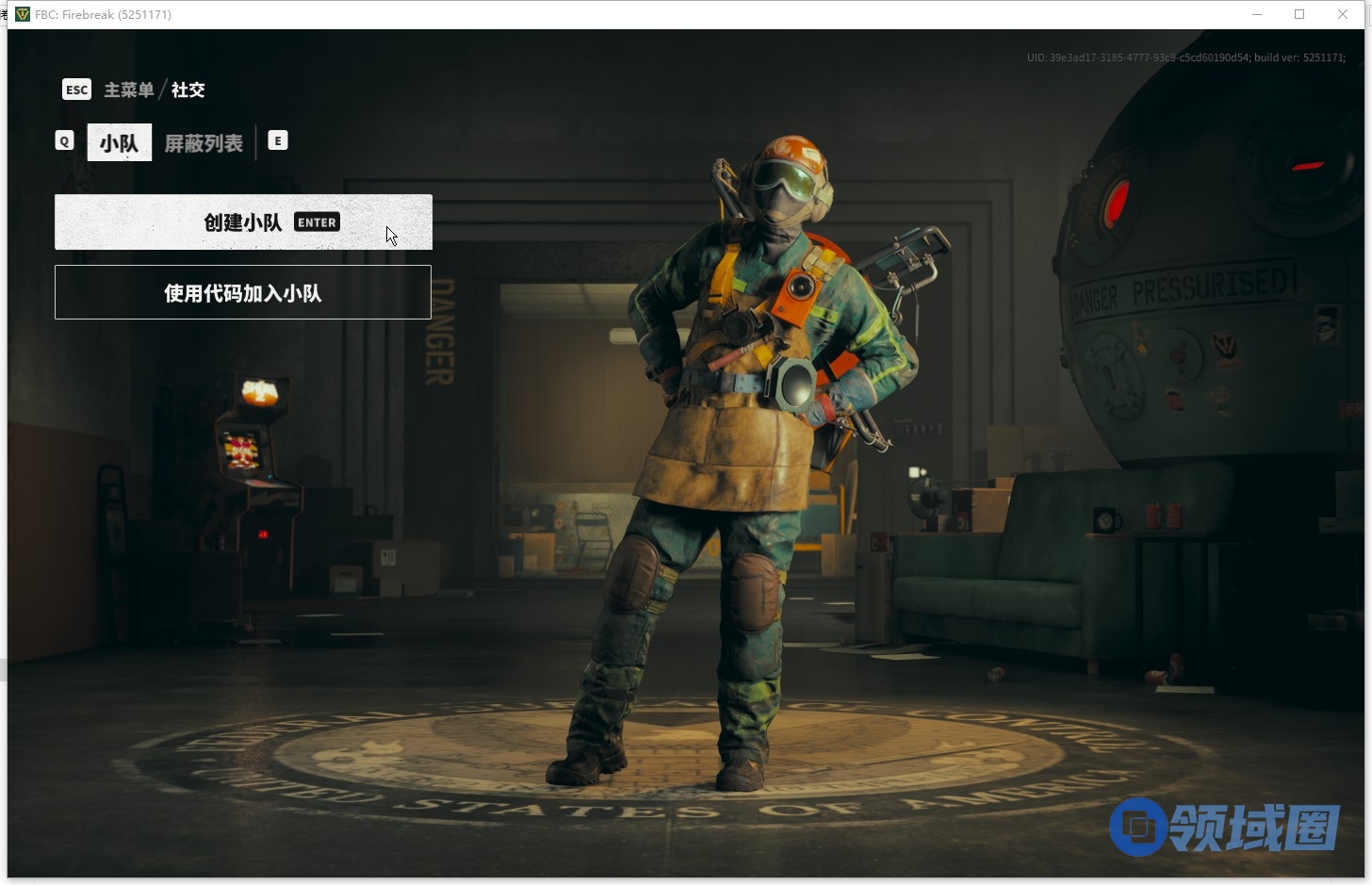Image resolution: width=1372 pixels, height=885 pixels.
Task: Maximize the FBC: Firebreak window
Action: tap(1299, 14)
